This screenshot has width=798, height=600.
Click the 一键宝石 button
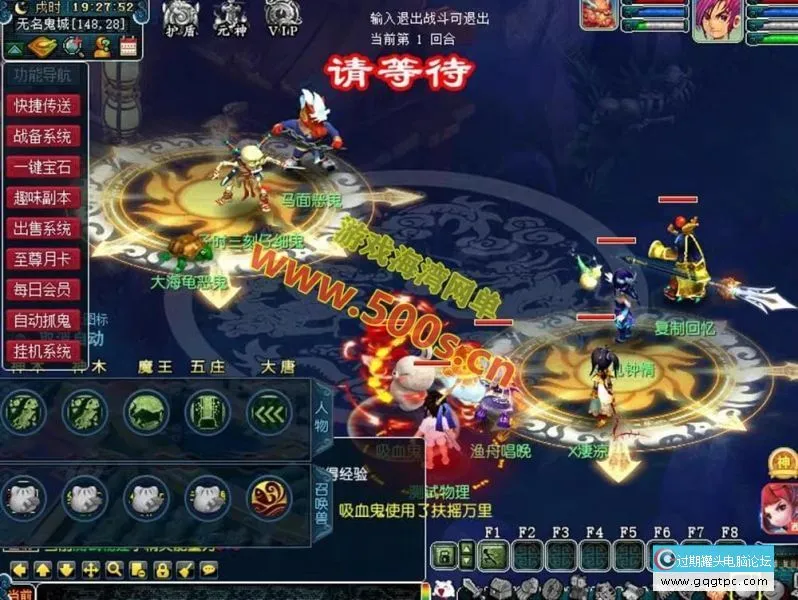pyautogui.click(x=42, y=167)
